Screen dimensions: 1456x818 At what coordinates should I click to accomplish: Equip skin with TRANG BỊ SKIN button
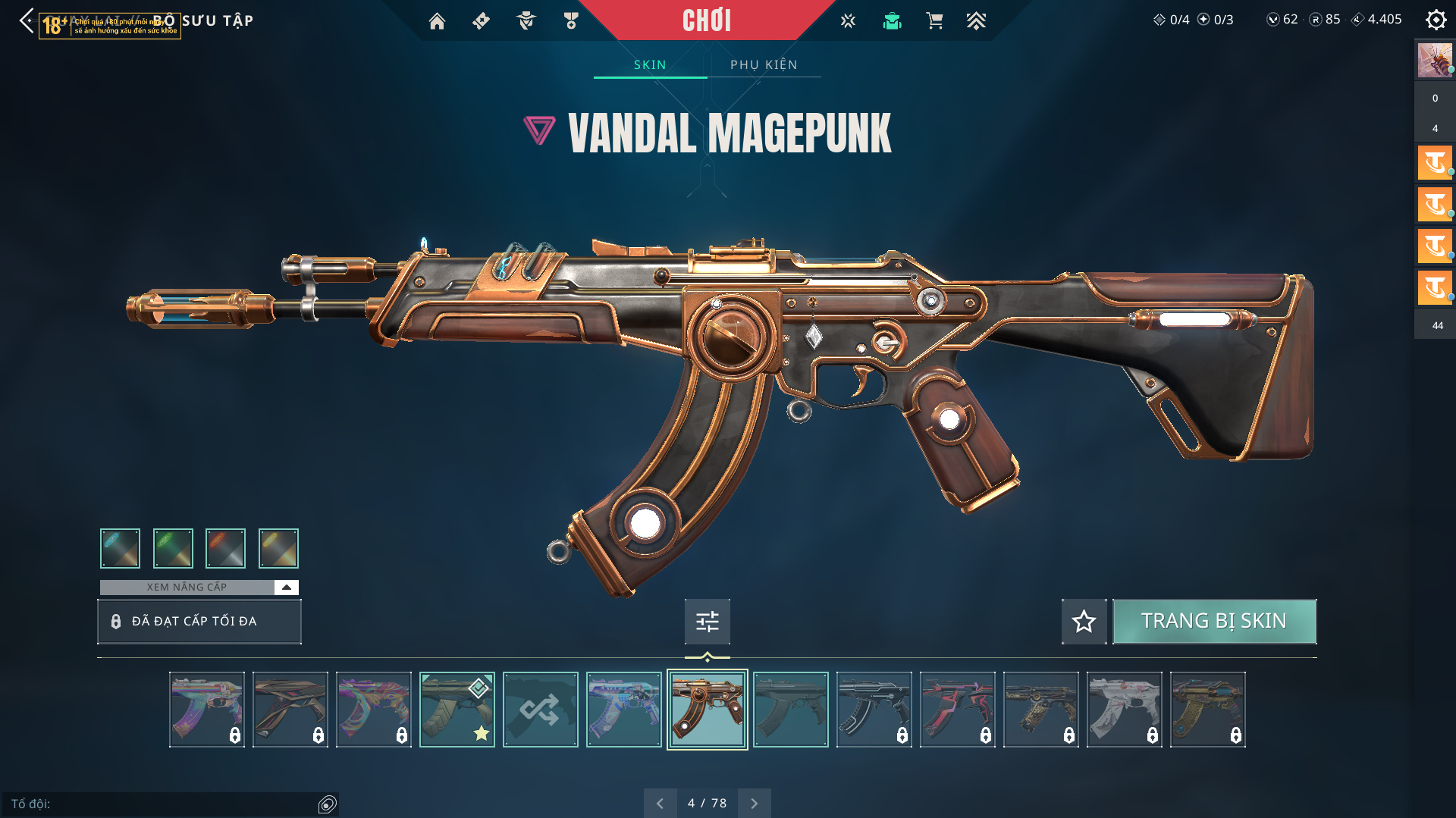point(1213,621)
